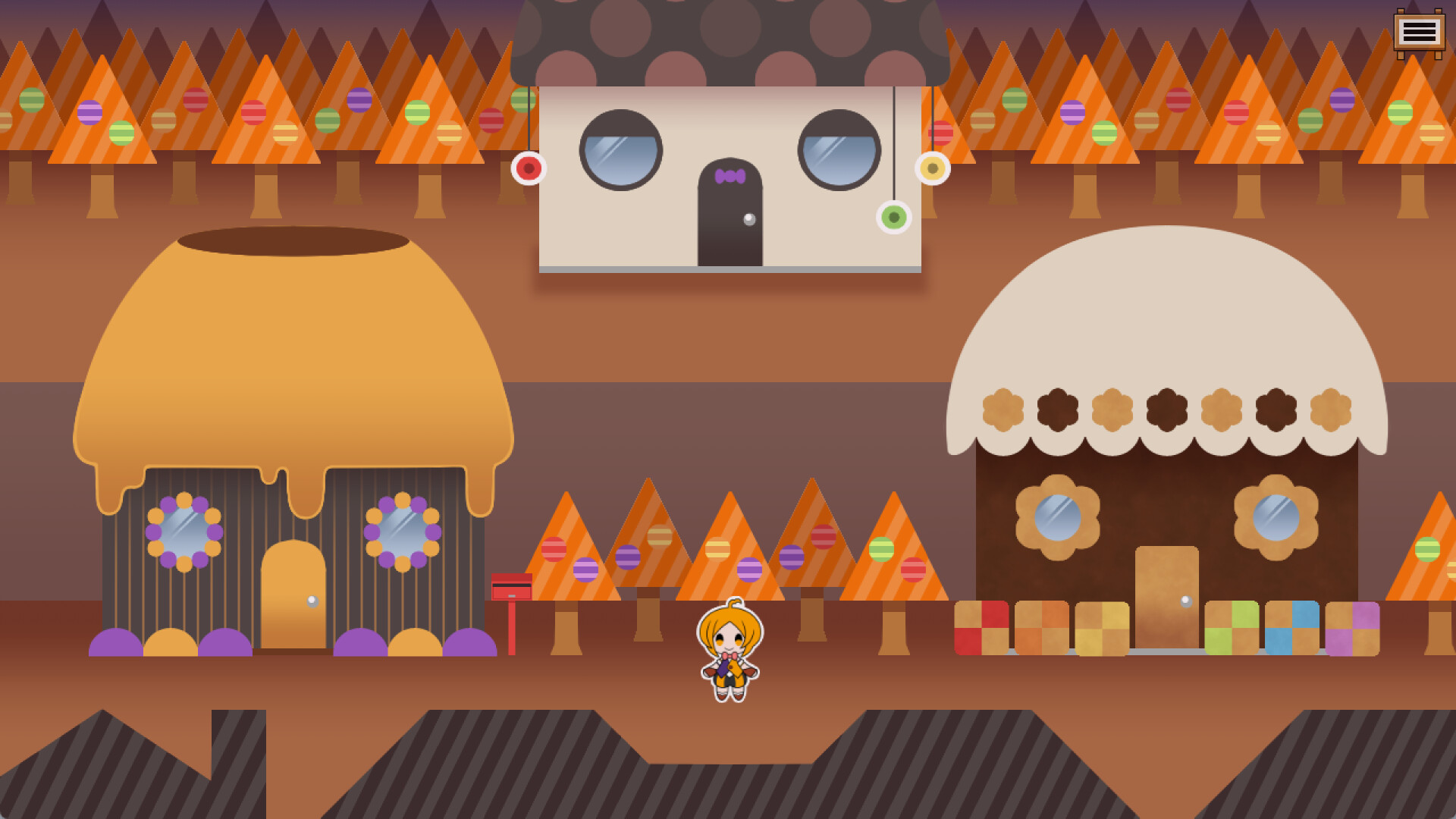This screenshot has height=819, width=1456.
Task: Click the green checkered candy block
Action: click(1232, 628)
